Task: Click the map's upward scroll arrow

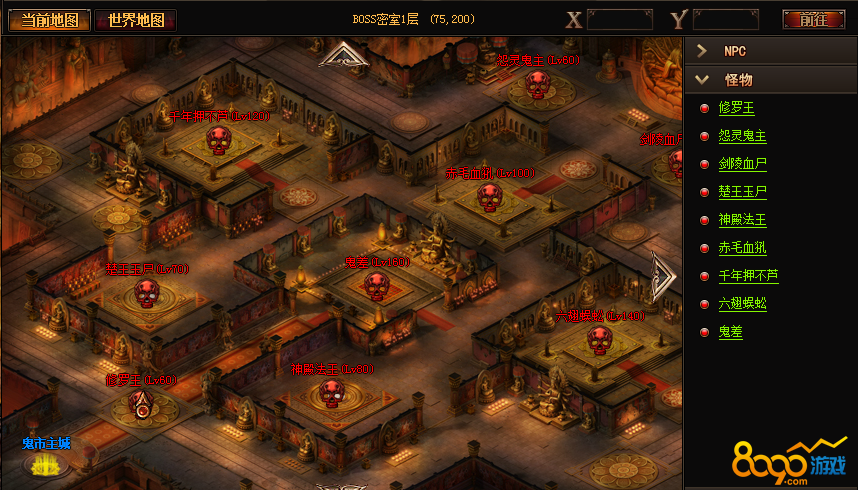Action: coord(345,56)
